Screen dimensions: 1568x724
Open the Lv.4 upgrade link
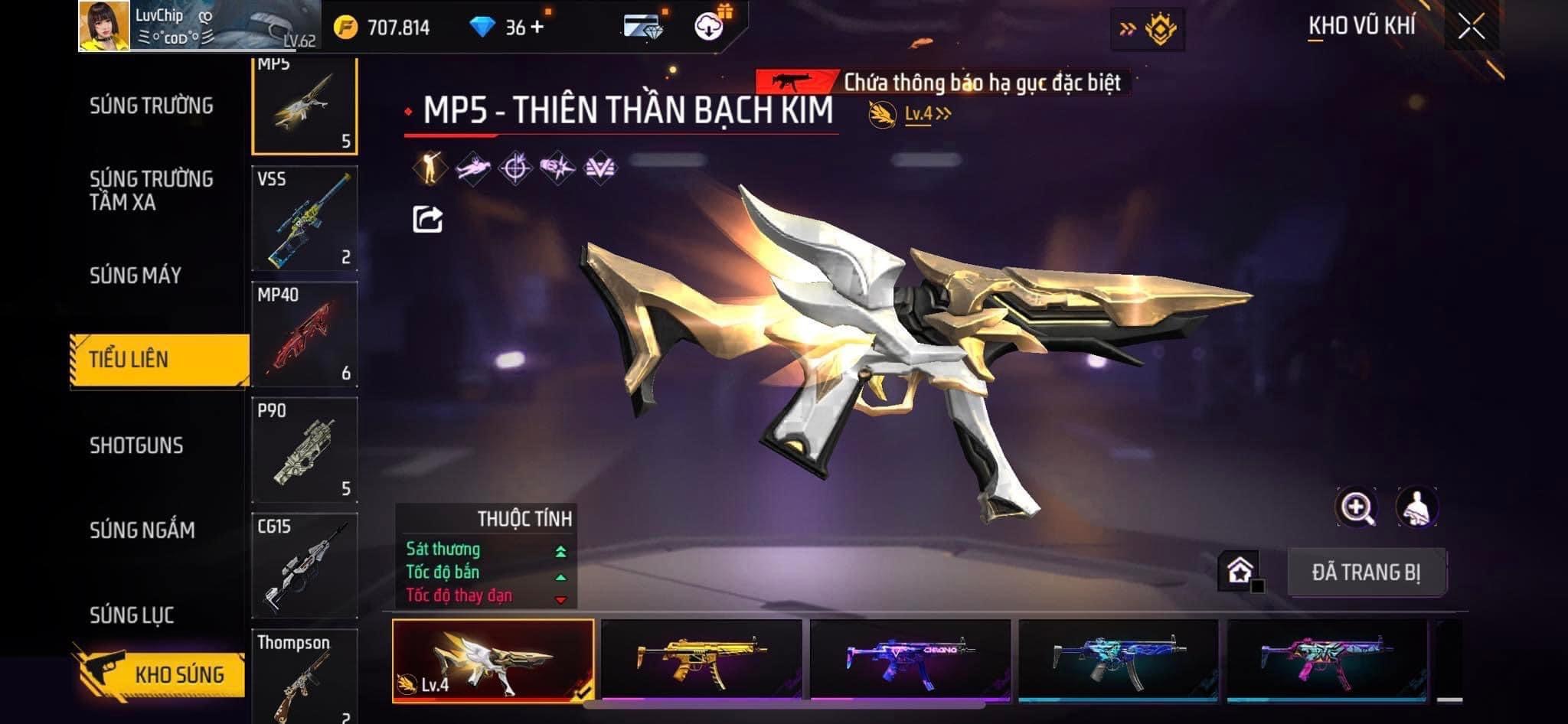(x=926, y=114)
